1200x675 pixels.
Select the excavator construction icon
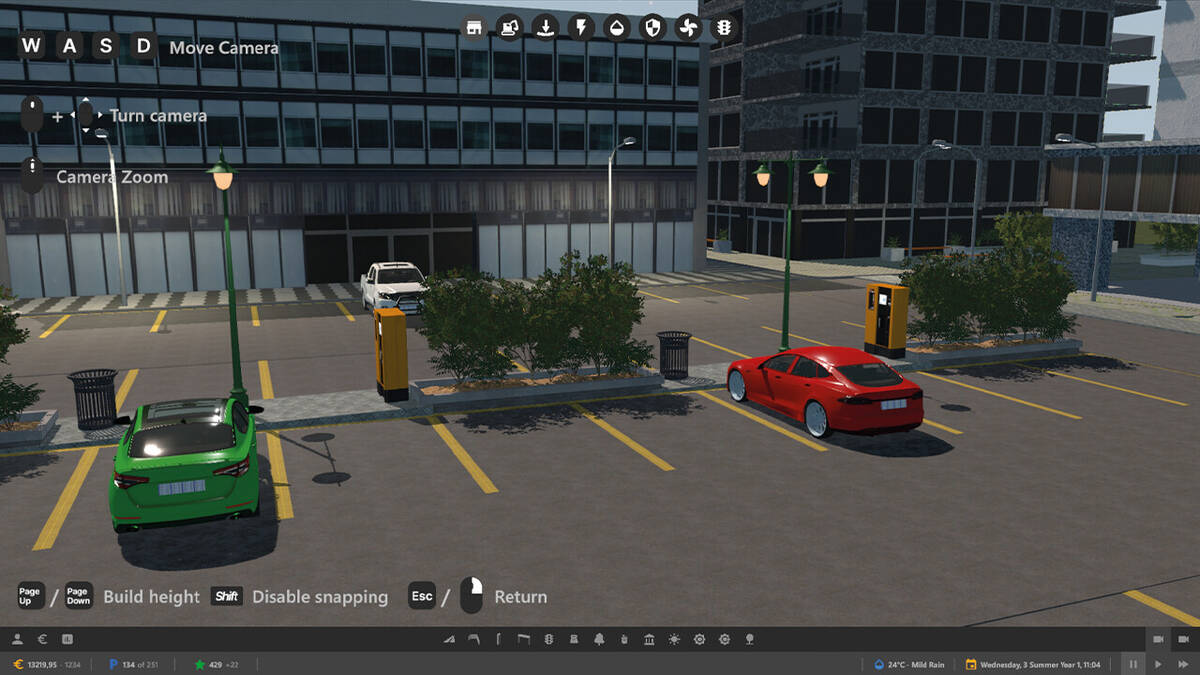[x=510, y=27]
